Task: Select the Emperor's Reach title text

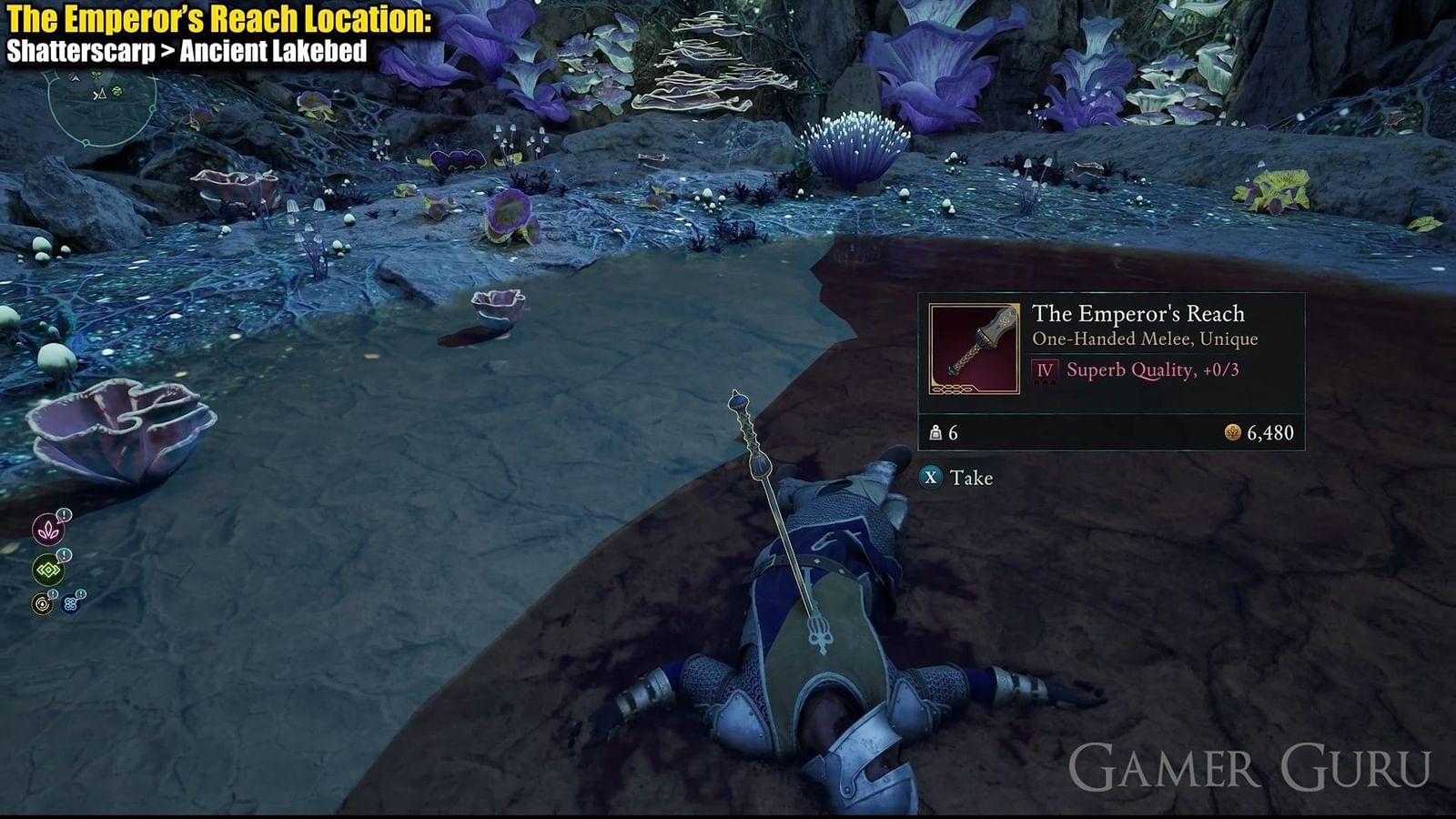Action: (x=1139, y=314)
